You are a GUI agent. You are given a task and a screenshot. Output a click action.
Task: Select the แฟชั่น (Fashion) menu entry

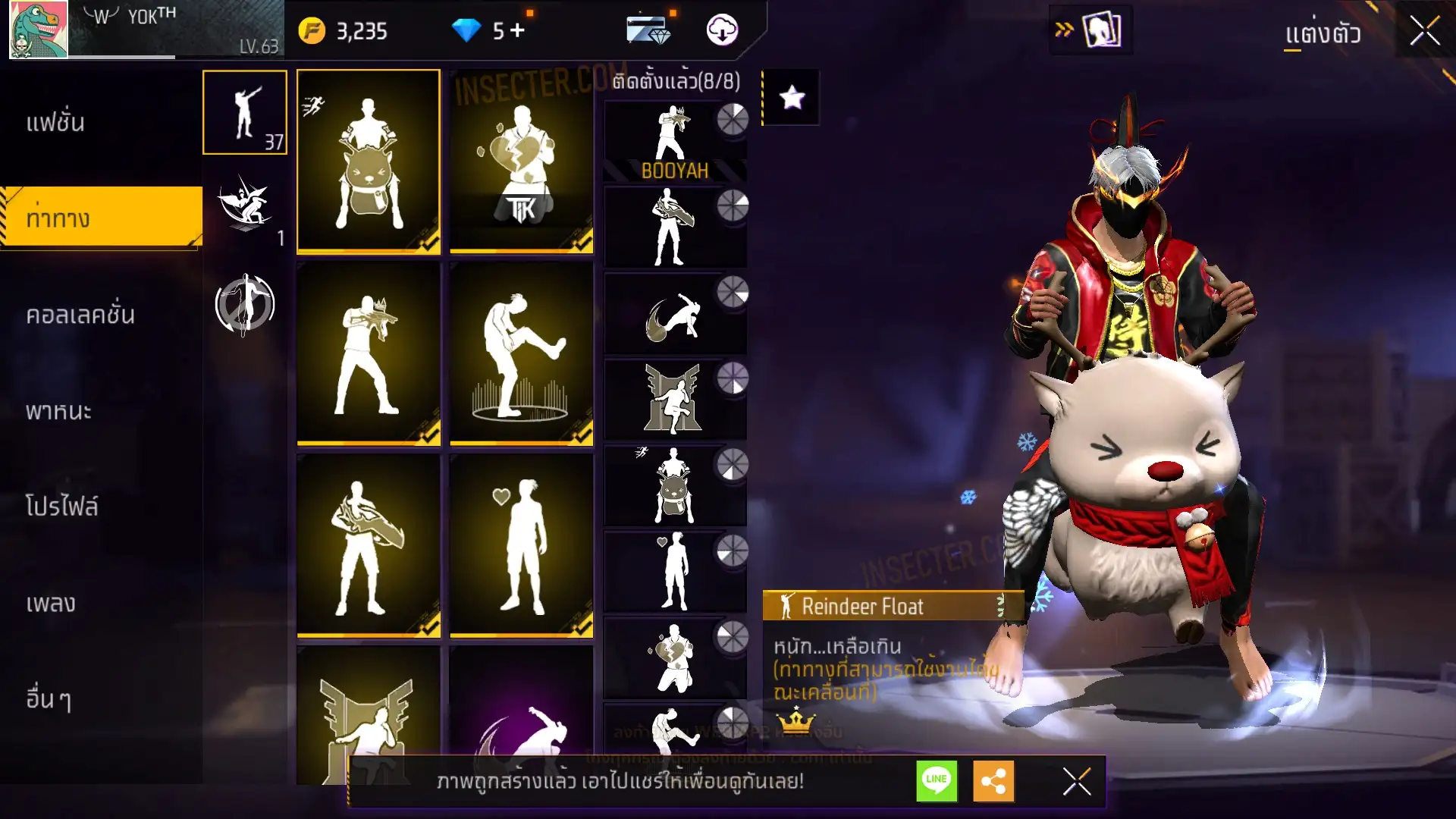[x=55, y=122]
